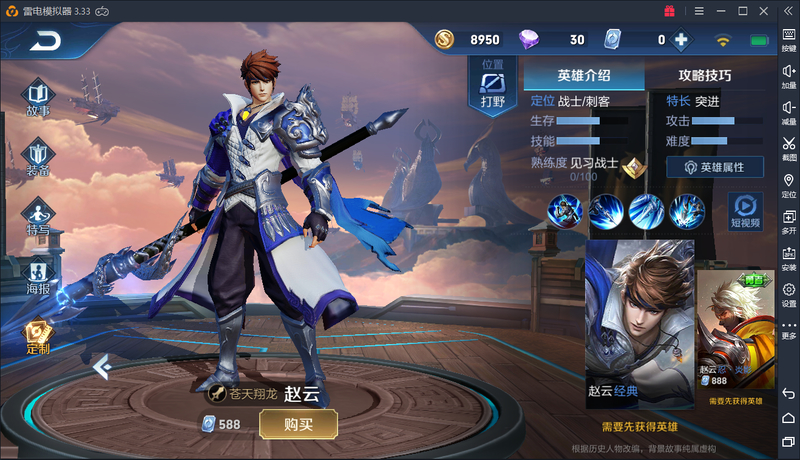
Task: Play the 短视频 short video
Action: pyautogui.click(x=744, y=210)
